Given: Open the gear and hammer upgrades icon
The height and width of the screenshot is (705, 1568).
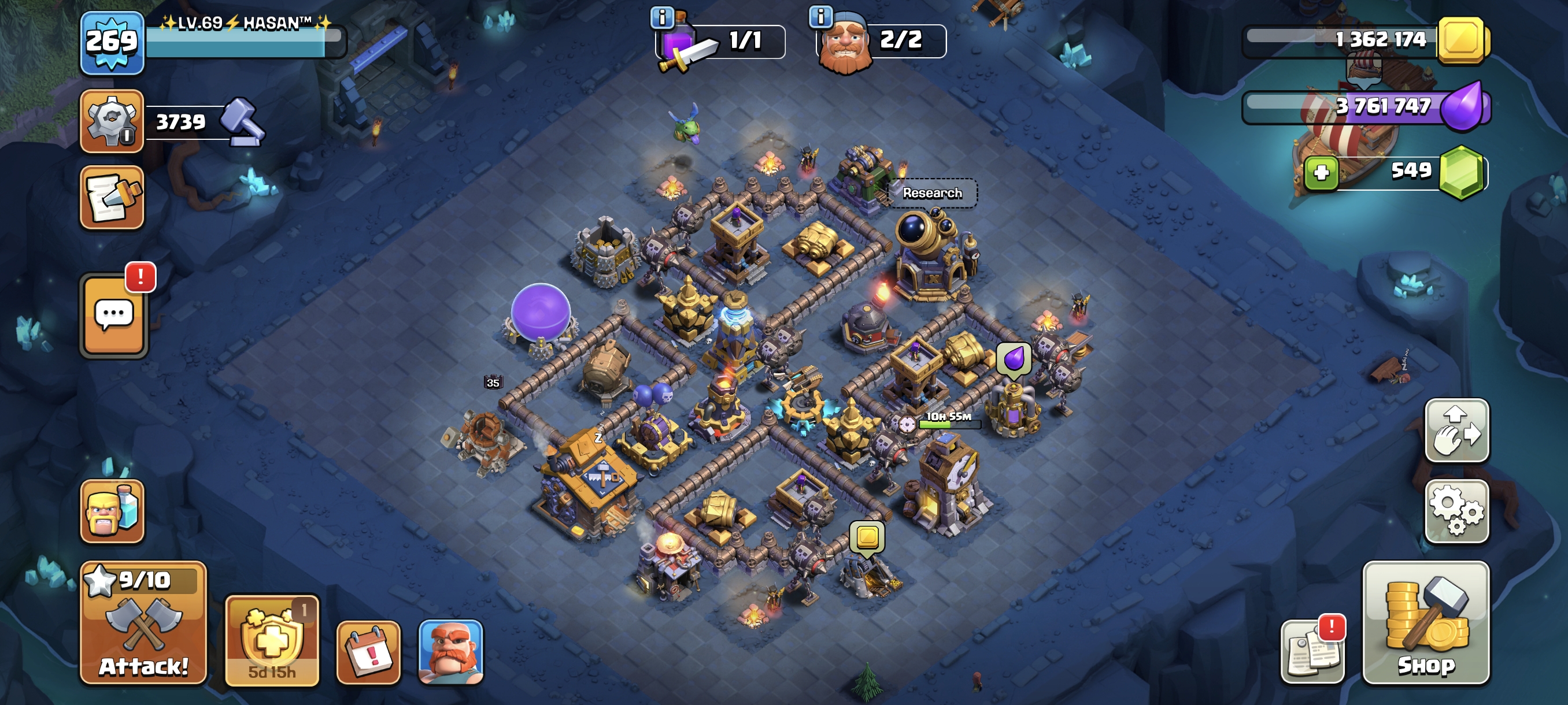Looking at the screenshot, I should pos(112,120).
